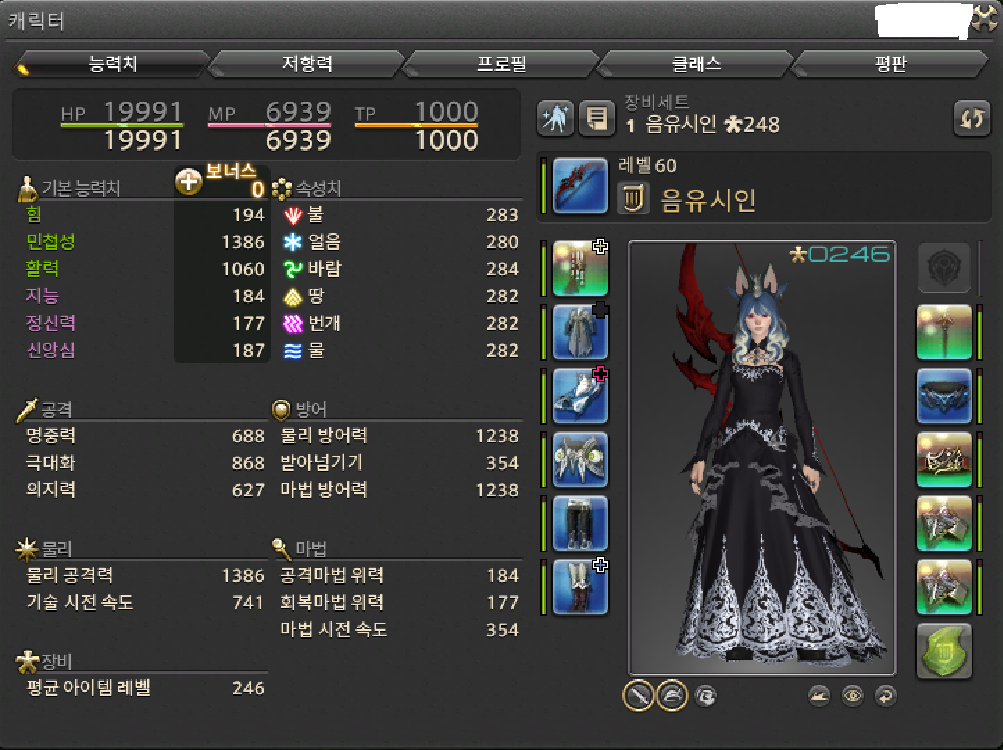
Task: Select the 클래스 tab
Action: 695,64
